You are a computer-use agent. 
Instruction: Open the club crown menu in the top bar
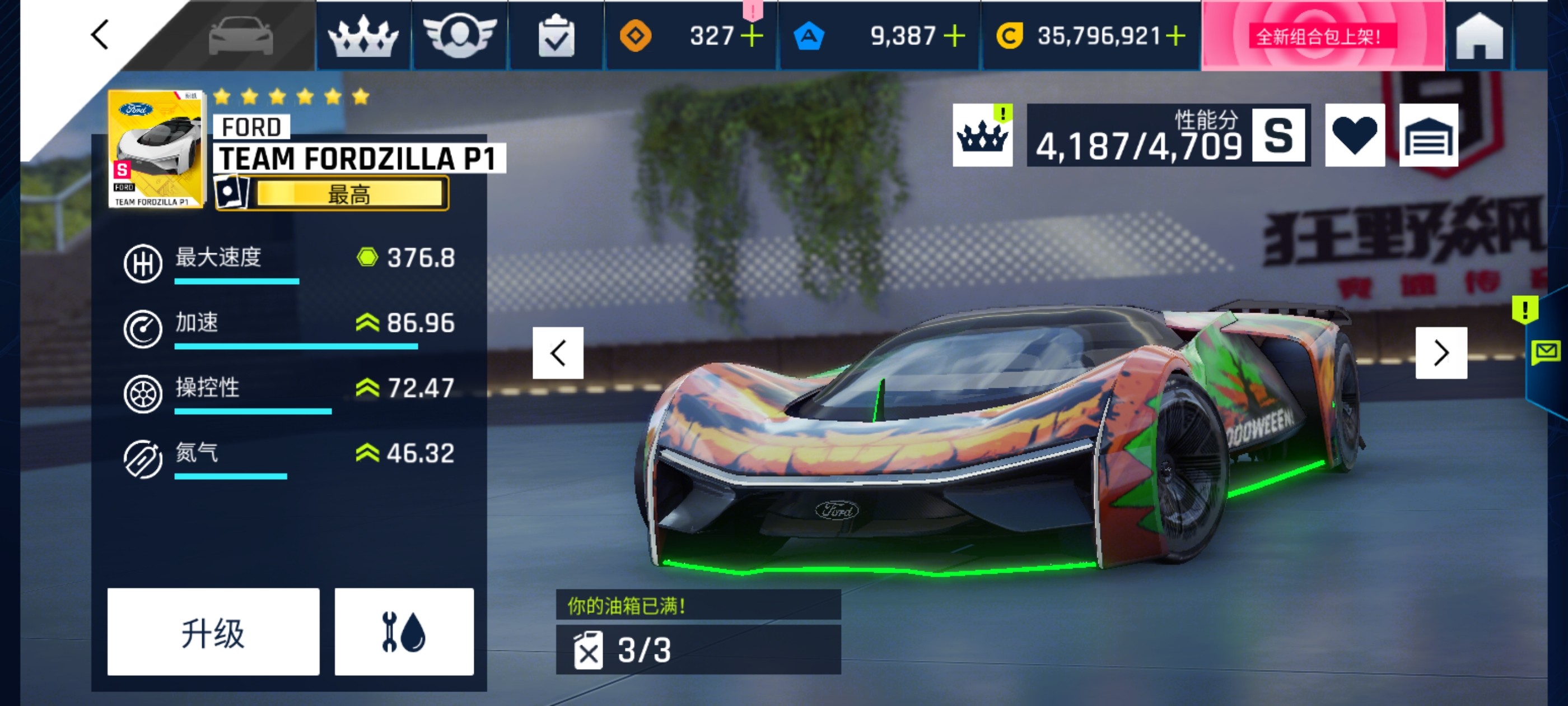point(363,36)
